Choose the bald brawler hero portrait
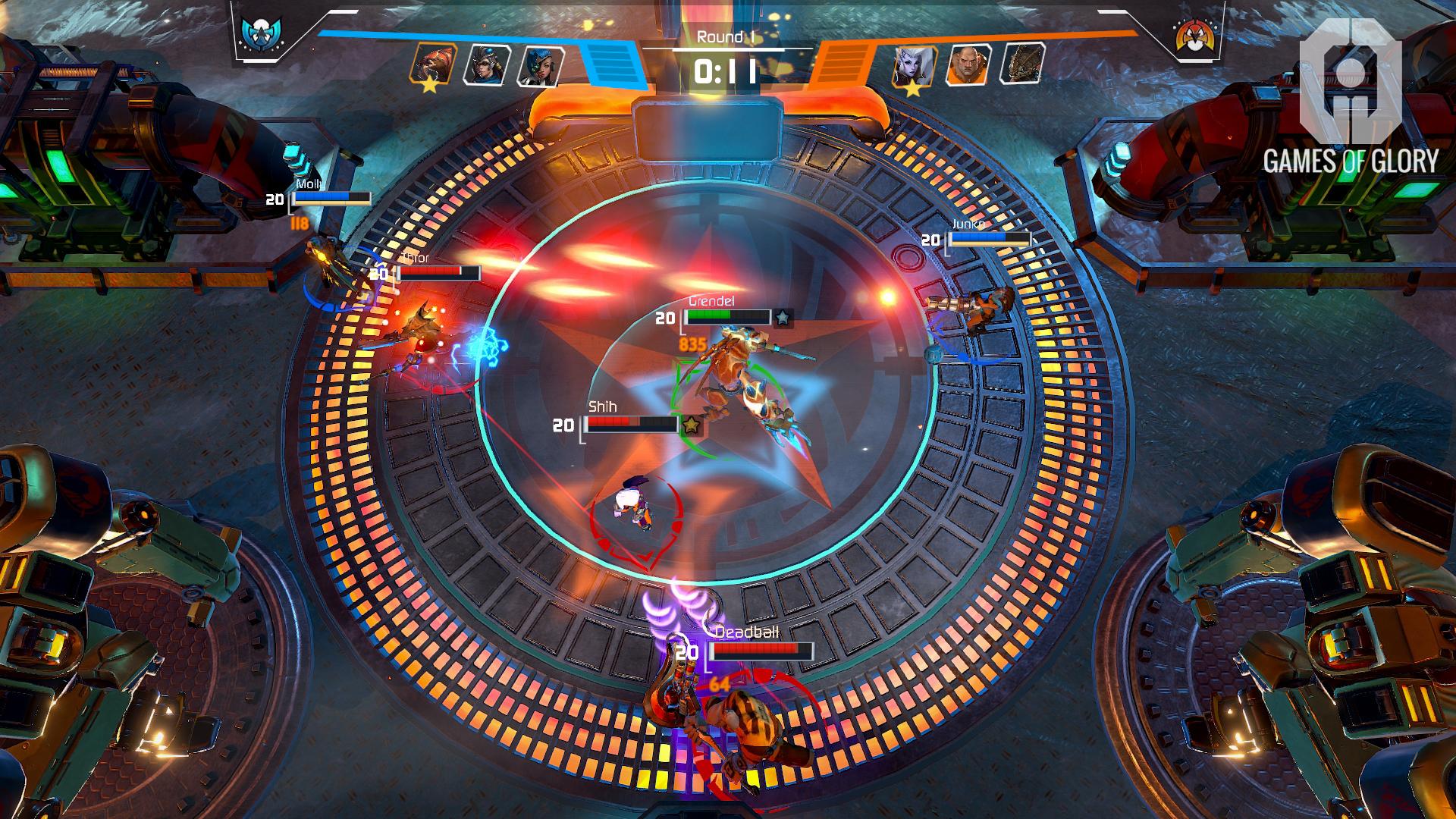 (968, 64)
